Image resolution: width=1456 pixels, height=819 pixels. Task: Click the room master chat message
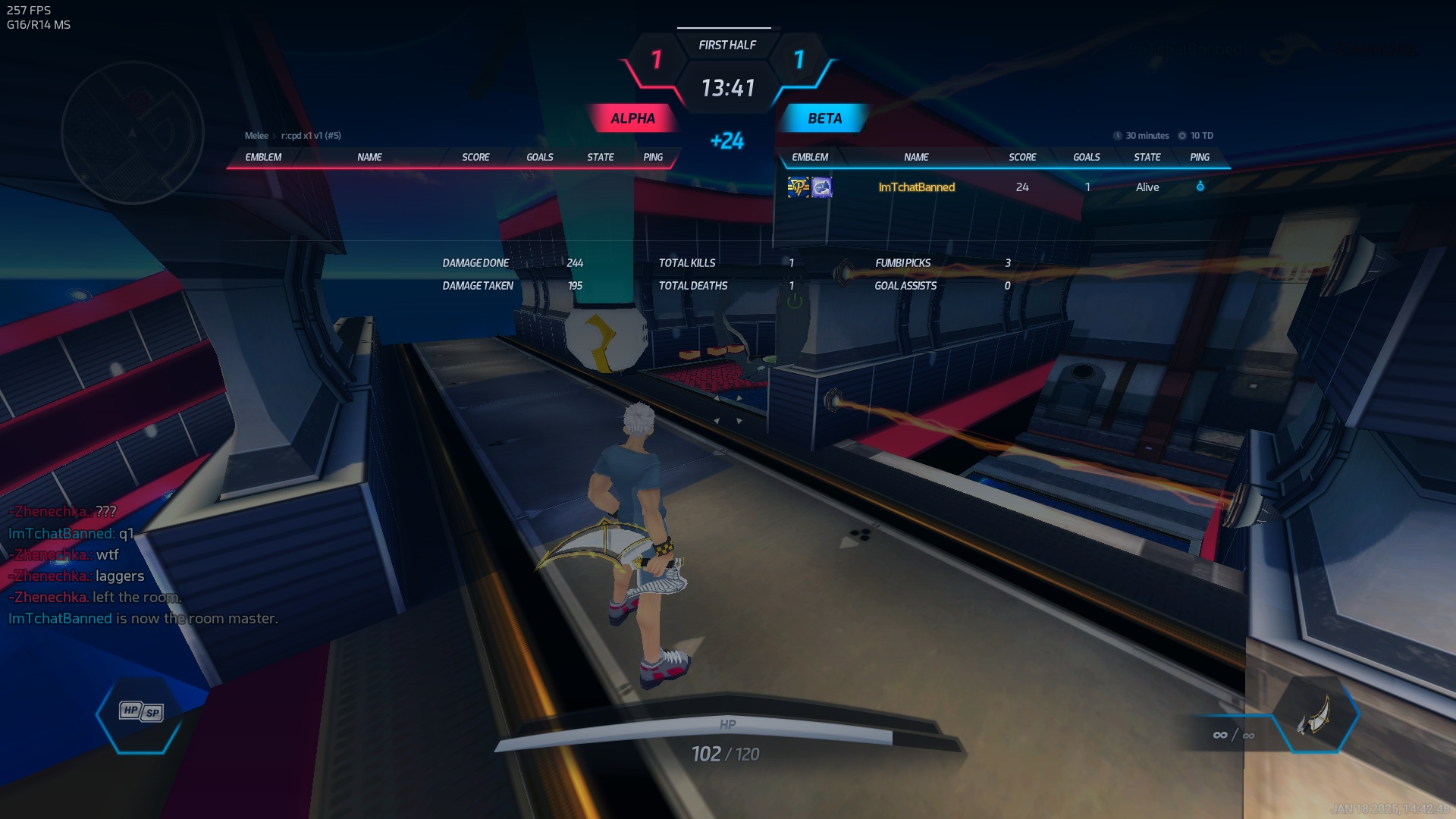(143, 619)
